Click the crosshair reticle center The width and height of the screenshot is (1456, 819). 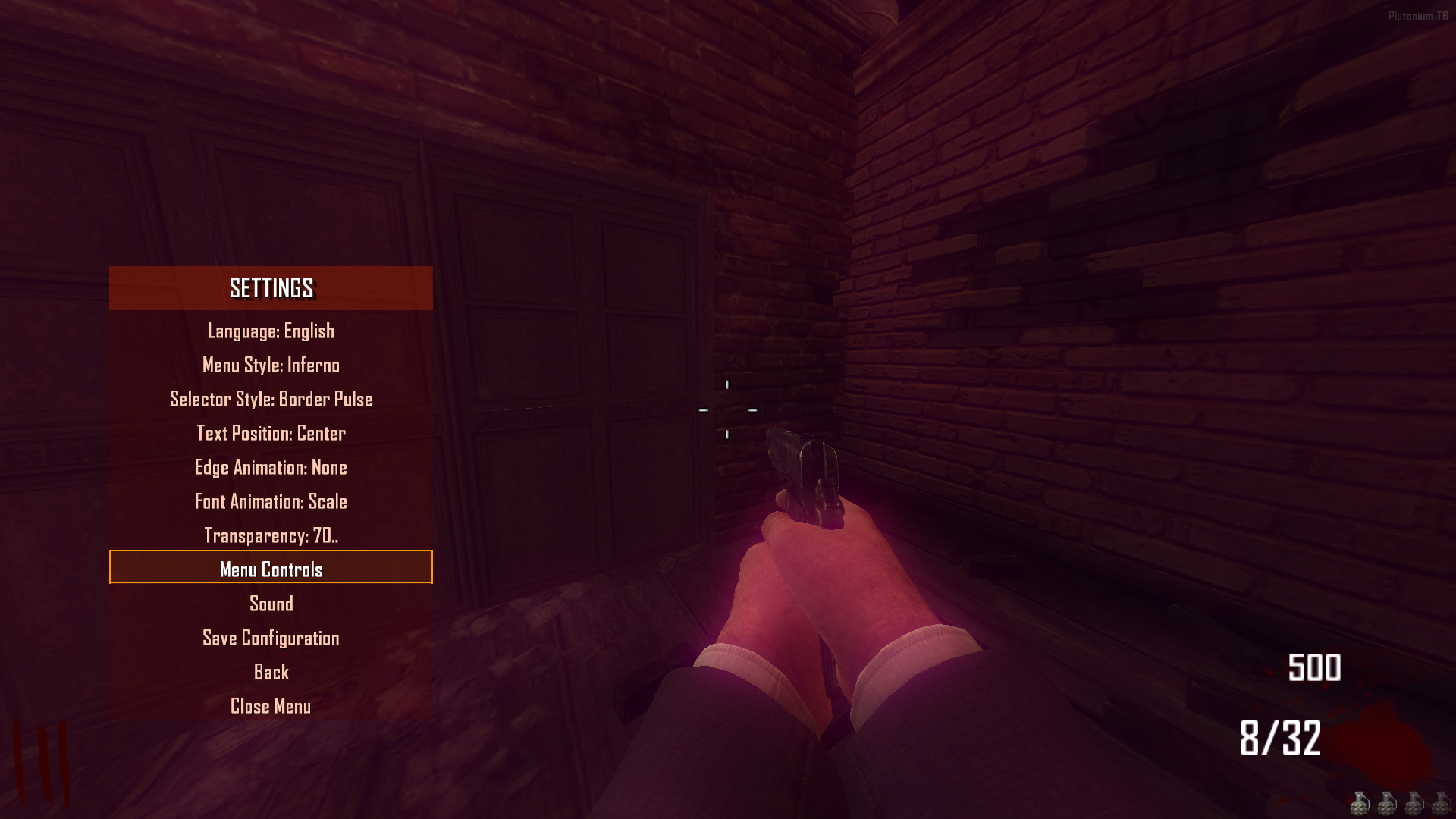point(727,409)
